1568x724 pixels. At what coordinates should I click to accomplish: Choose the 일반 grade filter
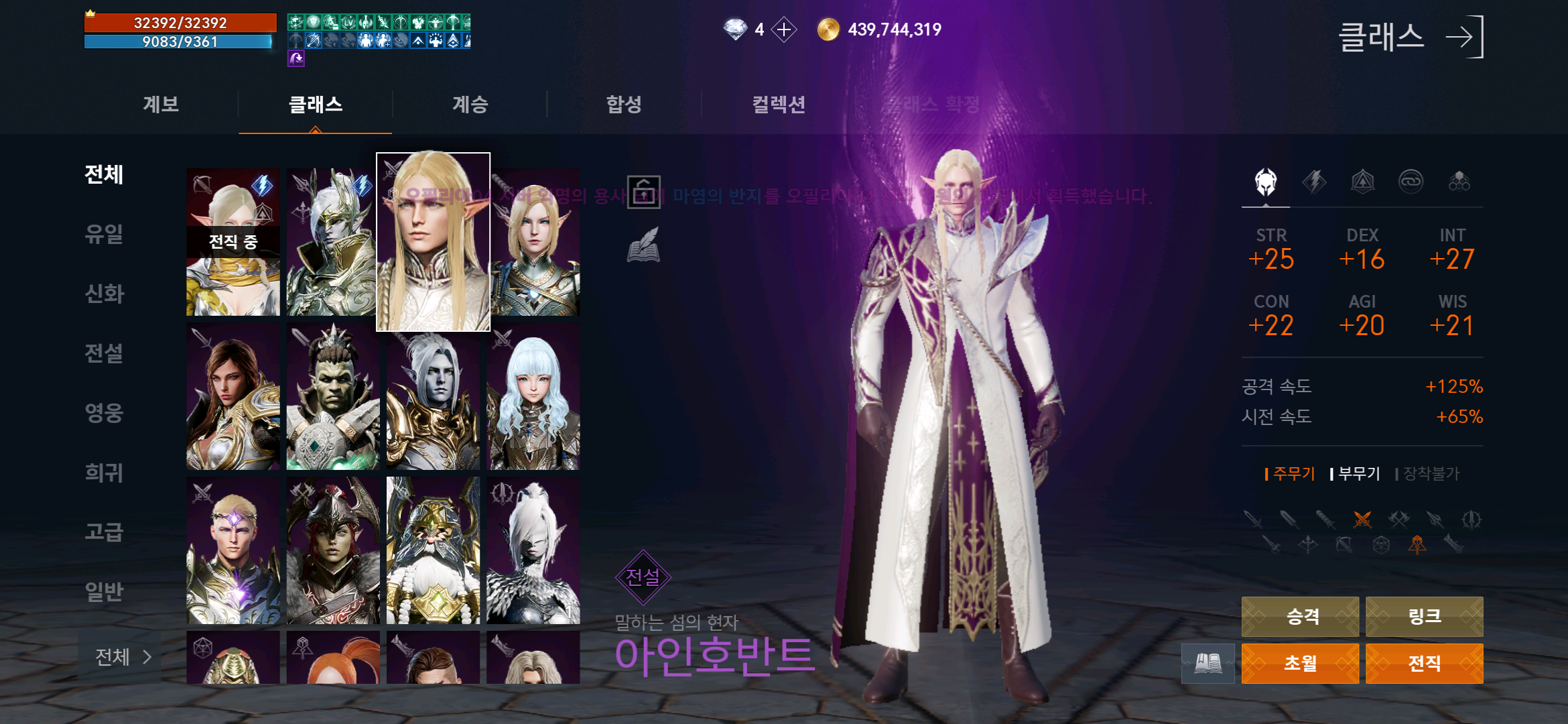105,592
